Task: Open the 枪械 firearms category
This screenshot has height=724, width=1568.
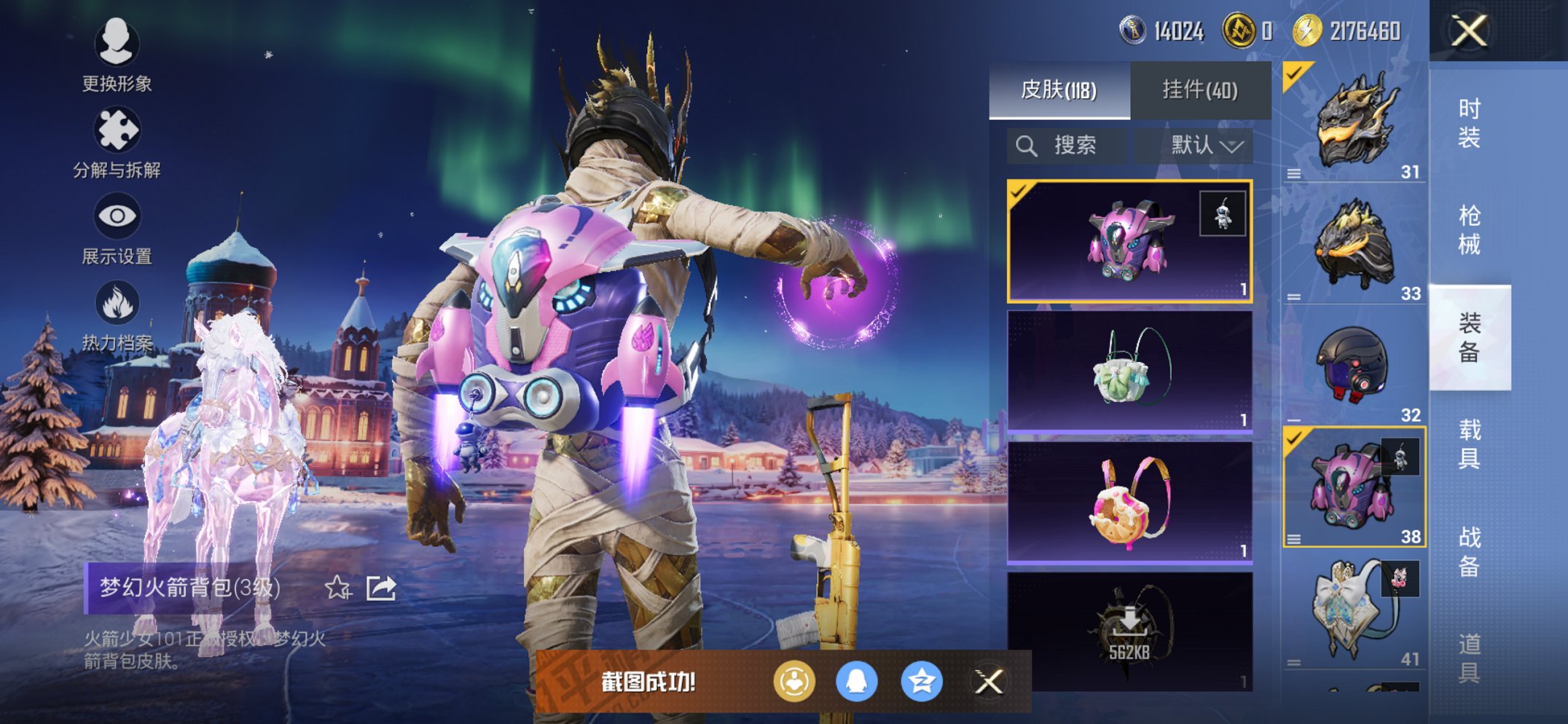Action: pos(1469,230)
